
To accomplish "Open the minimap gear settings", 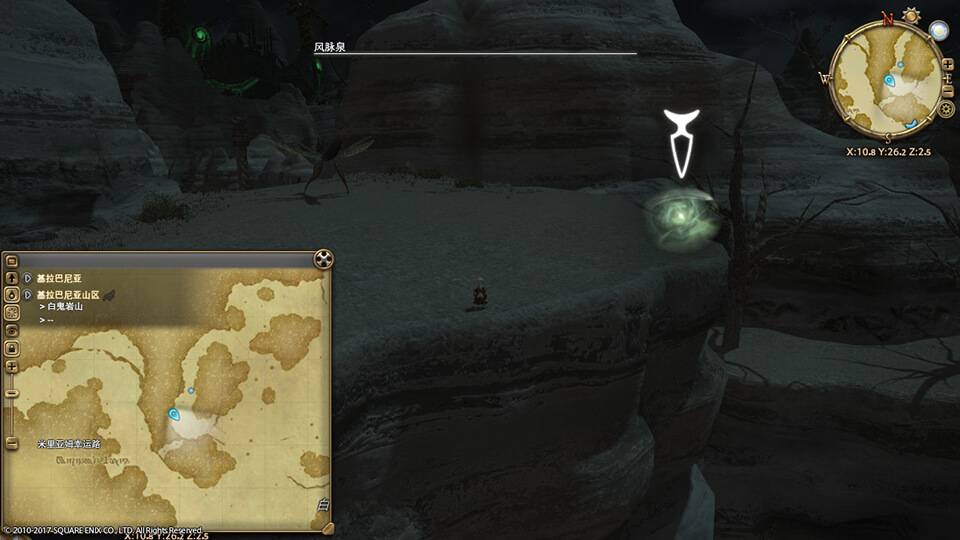I will click(x=946, y=109).
